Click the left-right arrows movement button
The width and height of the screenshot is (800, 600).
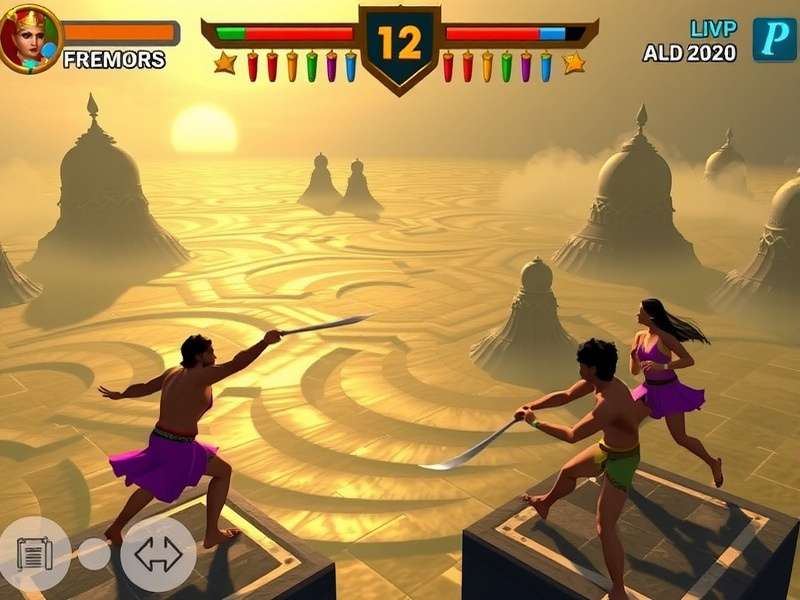158,553
